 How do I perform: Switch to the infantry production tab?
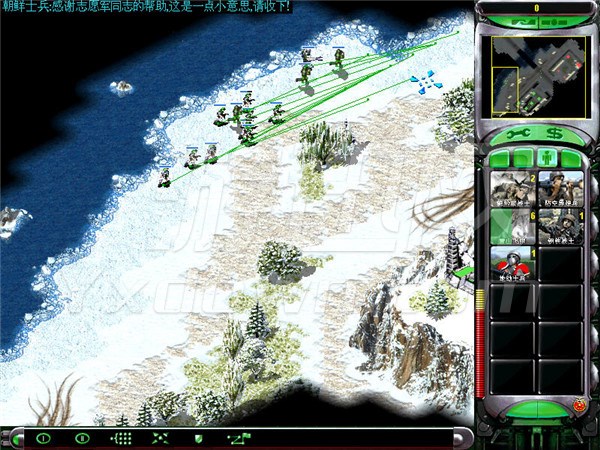click(x=546, y=157)
